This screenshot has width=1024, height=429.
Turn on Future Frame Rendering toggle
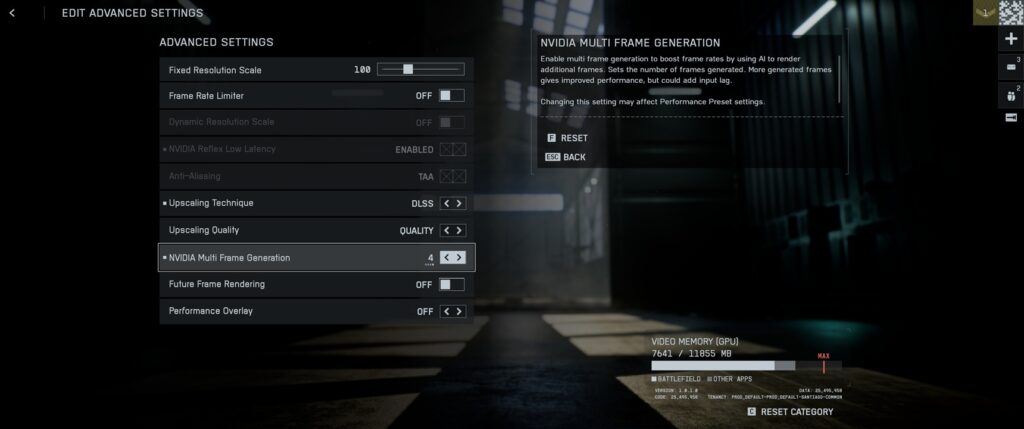[x=452, y=284]
